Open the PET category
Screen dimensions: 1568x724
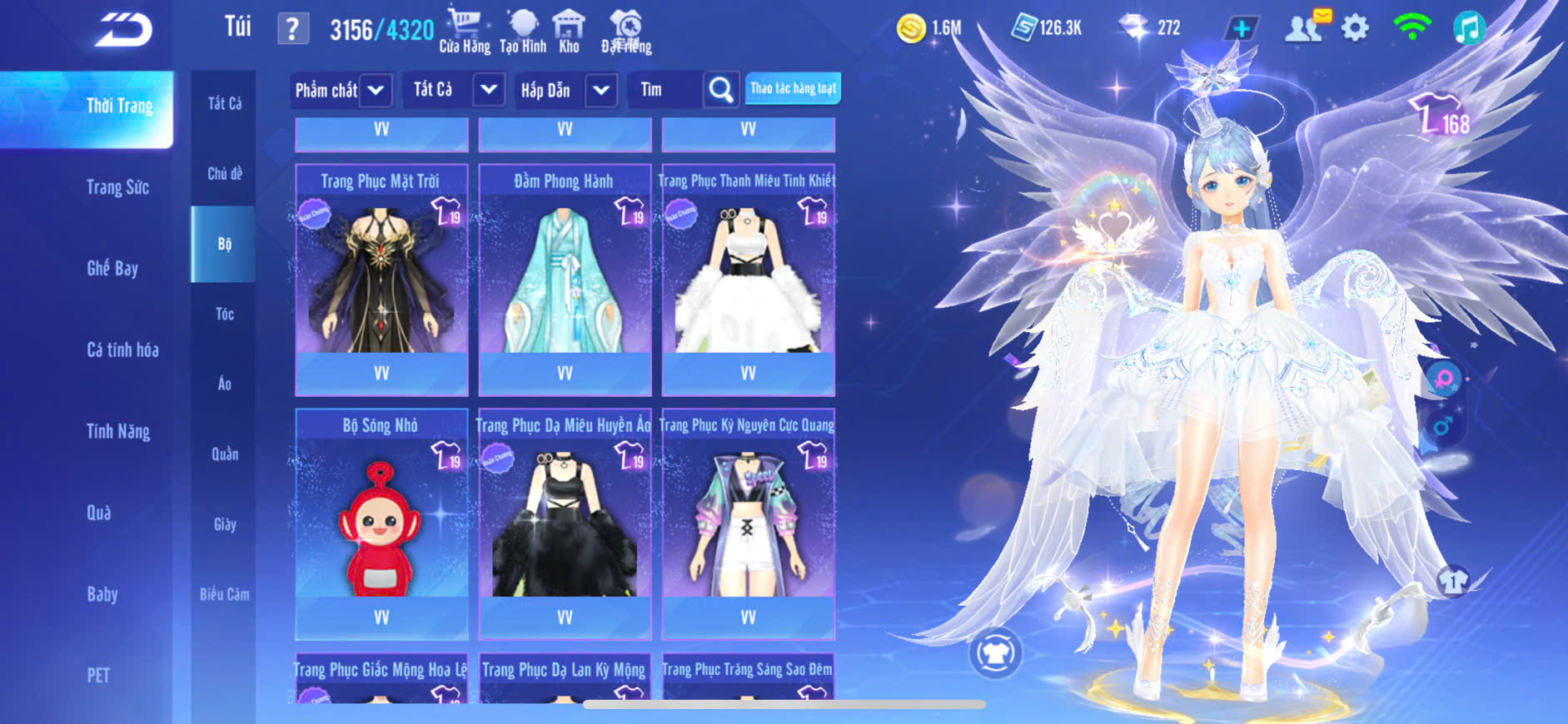pyautogui.click(x=98, y=675)
